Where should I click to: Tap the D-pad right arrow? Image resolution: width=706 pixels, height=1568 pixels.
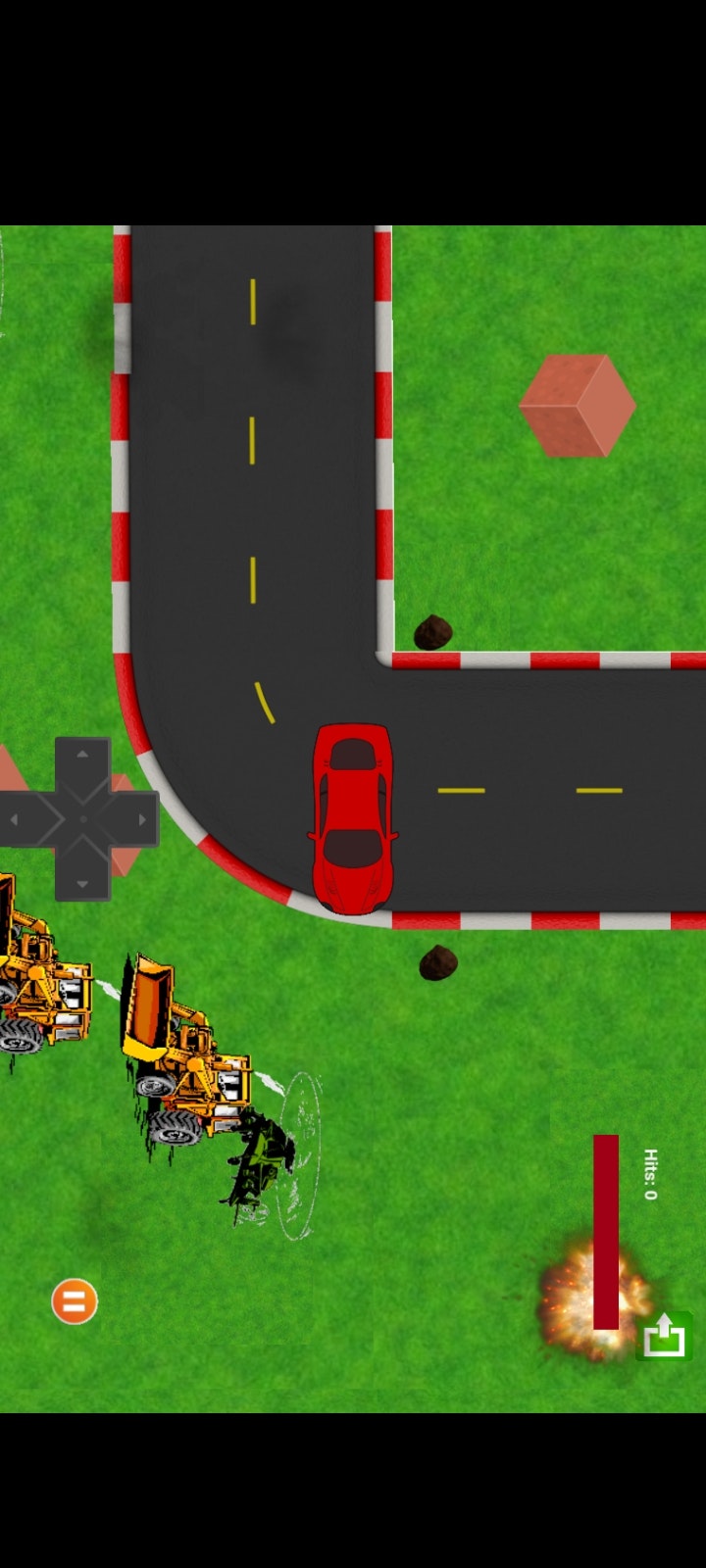pos(143,819)
